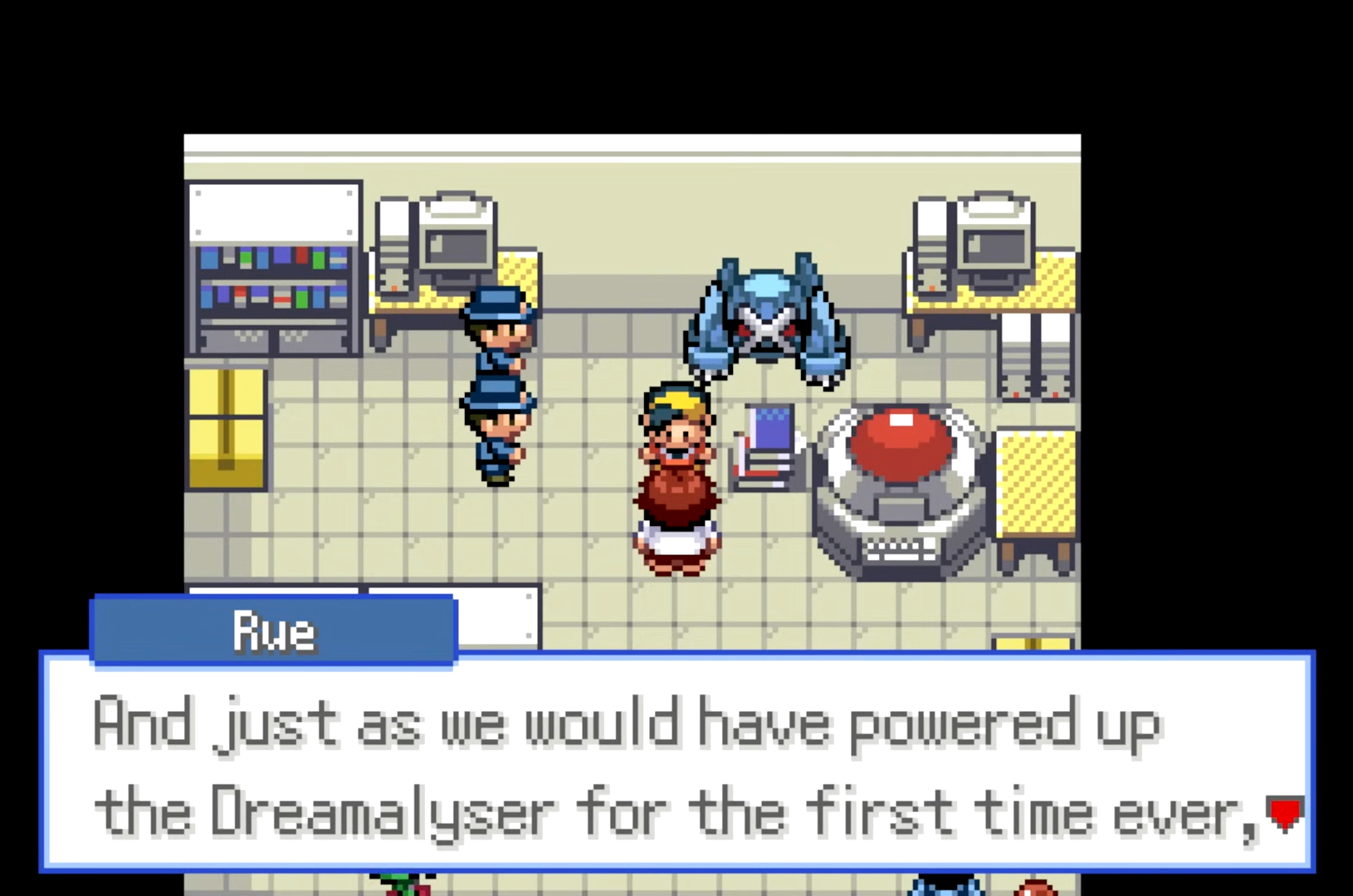Click the white poster above the bookshelf
The height and width of the screenshot is (896, 1353).
point(274,212)
